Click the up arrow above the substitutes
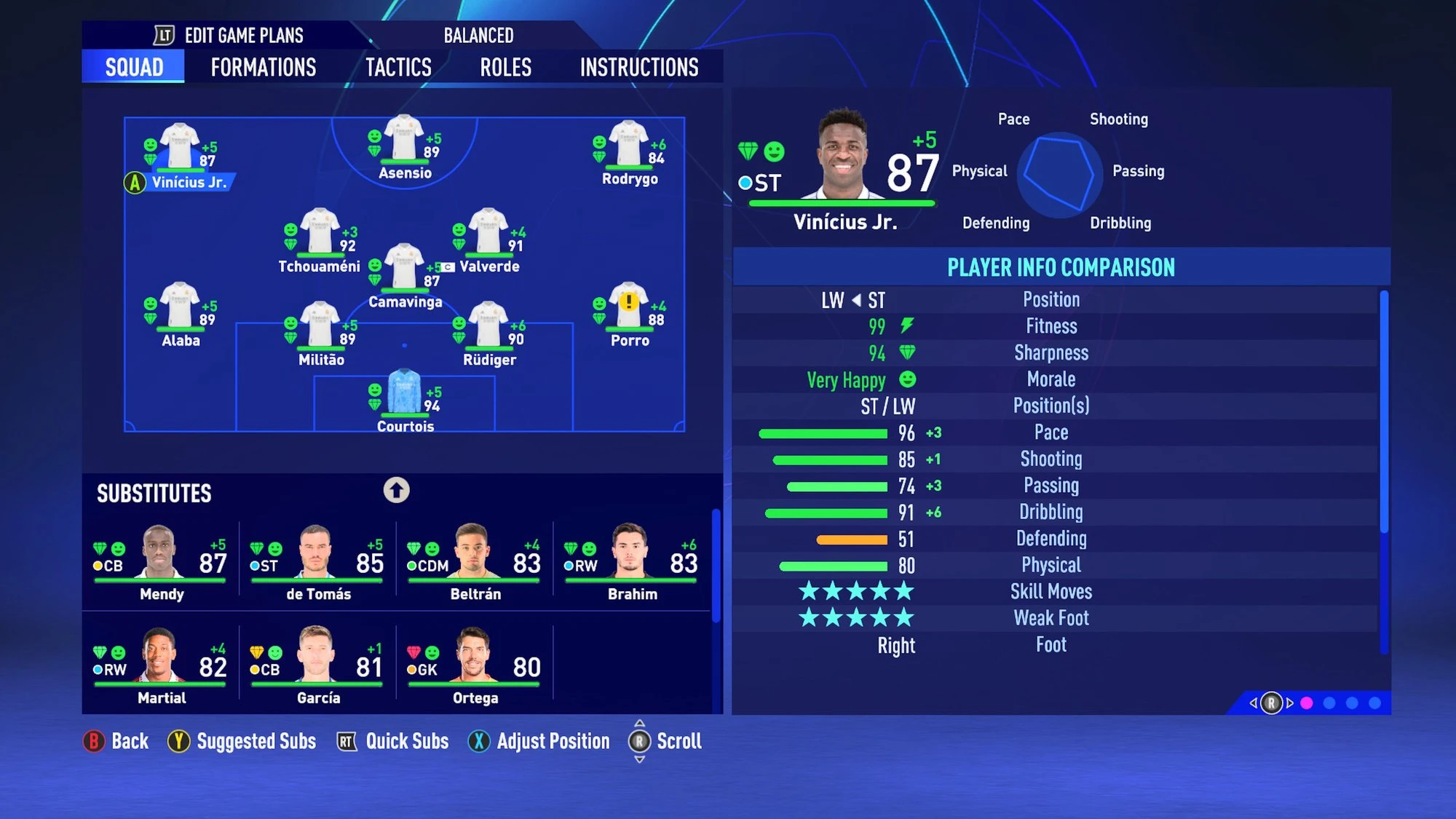Image resolution: width=1456 pixels, height=819 pixels. pos(397,490)
